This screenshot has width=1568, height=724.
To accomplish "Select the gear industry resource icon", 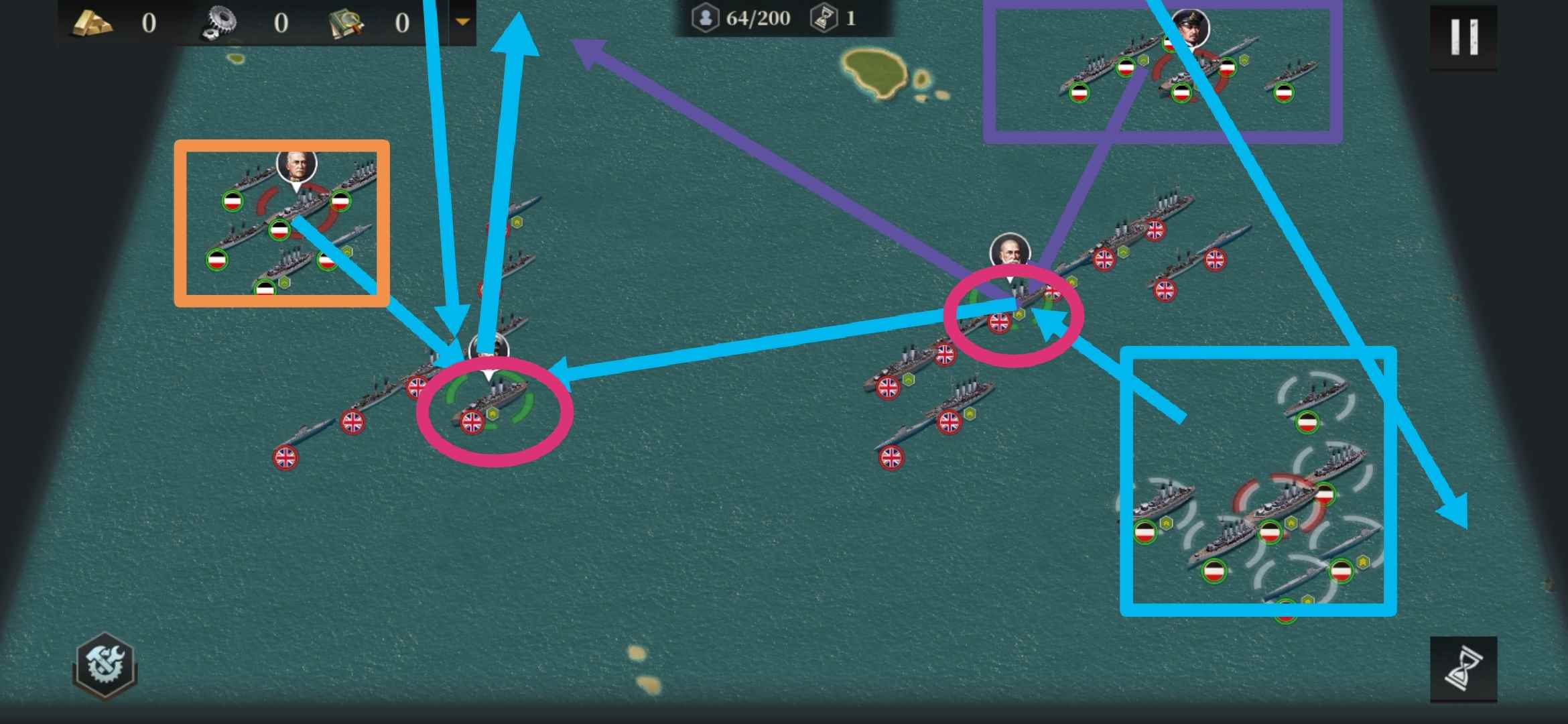I will coord(221,21).
